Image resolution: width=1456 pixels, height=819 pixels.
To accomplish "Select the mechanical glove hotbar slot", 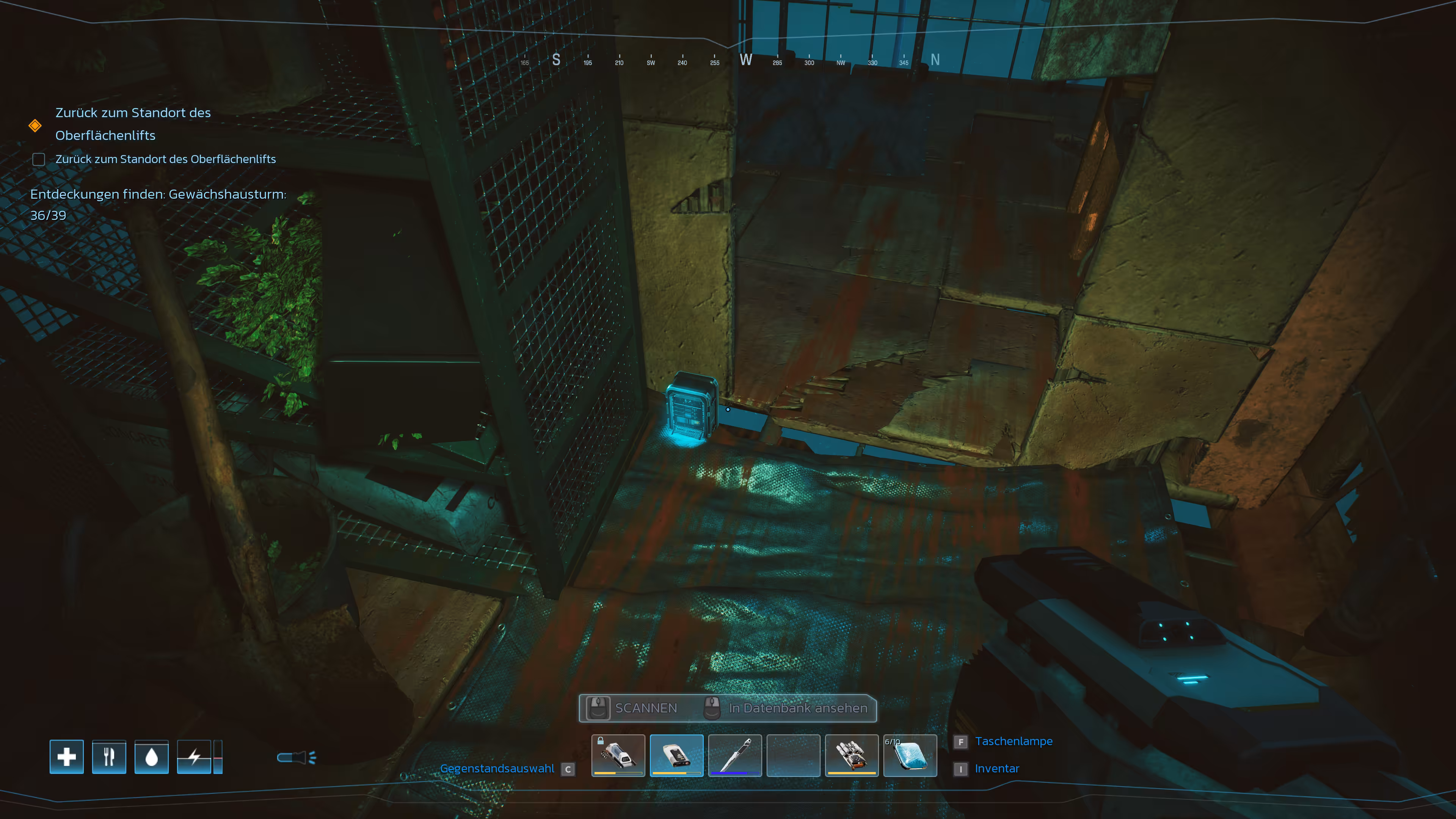I will click(851, 755).
